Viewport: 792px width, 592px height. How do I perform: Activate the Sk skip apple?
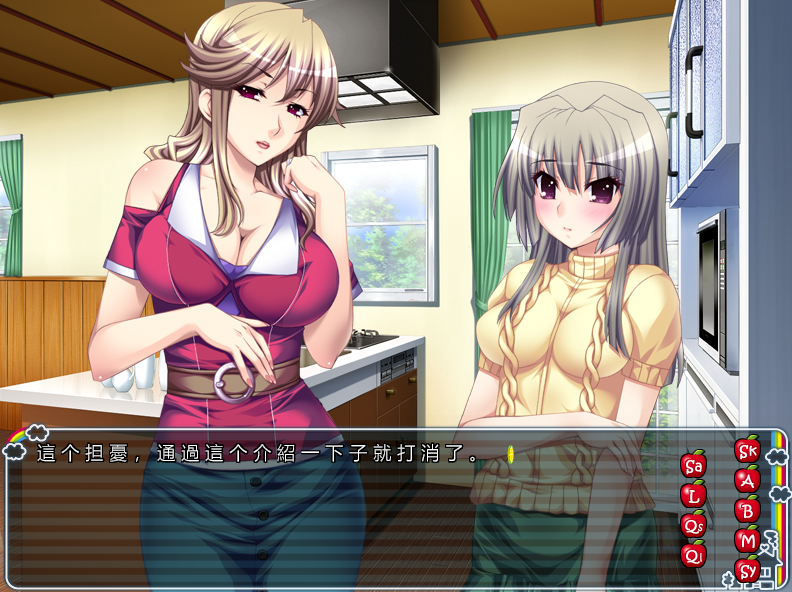pyautogui.click(x=747, y=450)
